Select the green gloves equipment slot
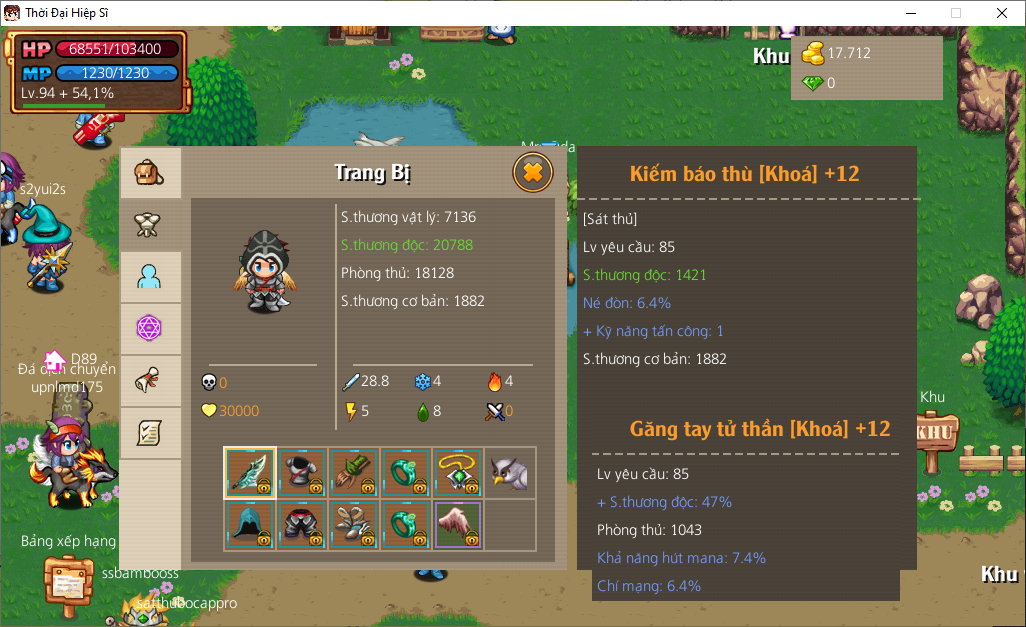The height and width of the screenshot is (627, 1026). click(354, 472)
